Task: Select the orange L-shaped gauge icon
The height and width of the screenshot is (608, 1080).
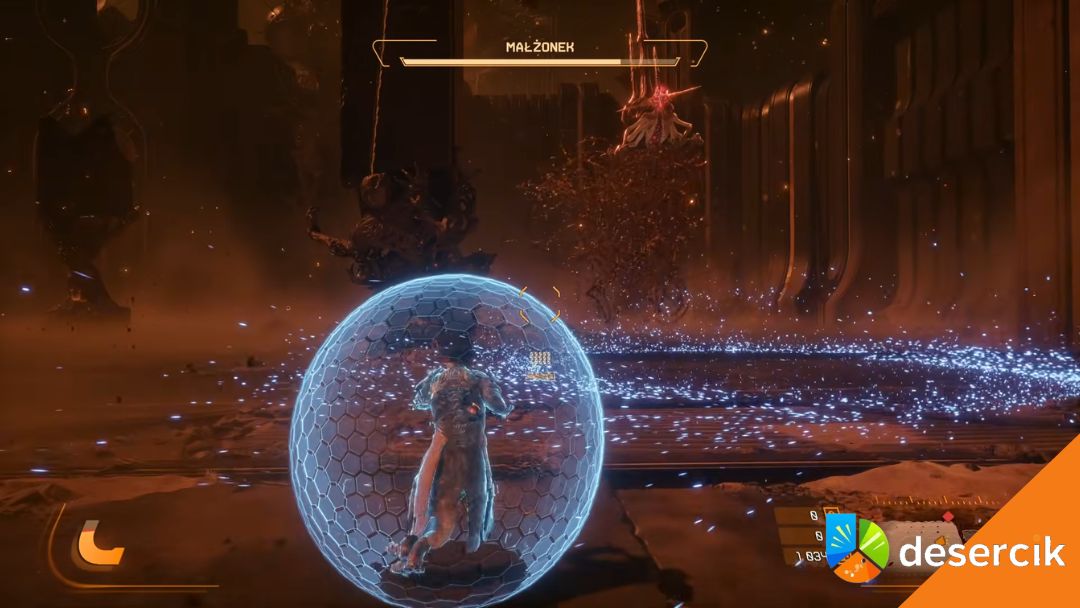Action: tap(98, 545)
